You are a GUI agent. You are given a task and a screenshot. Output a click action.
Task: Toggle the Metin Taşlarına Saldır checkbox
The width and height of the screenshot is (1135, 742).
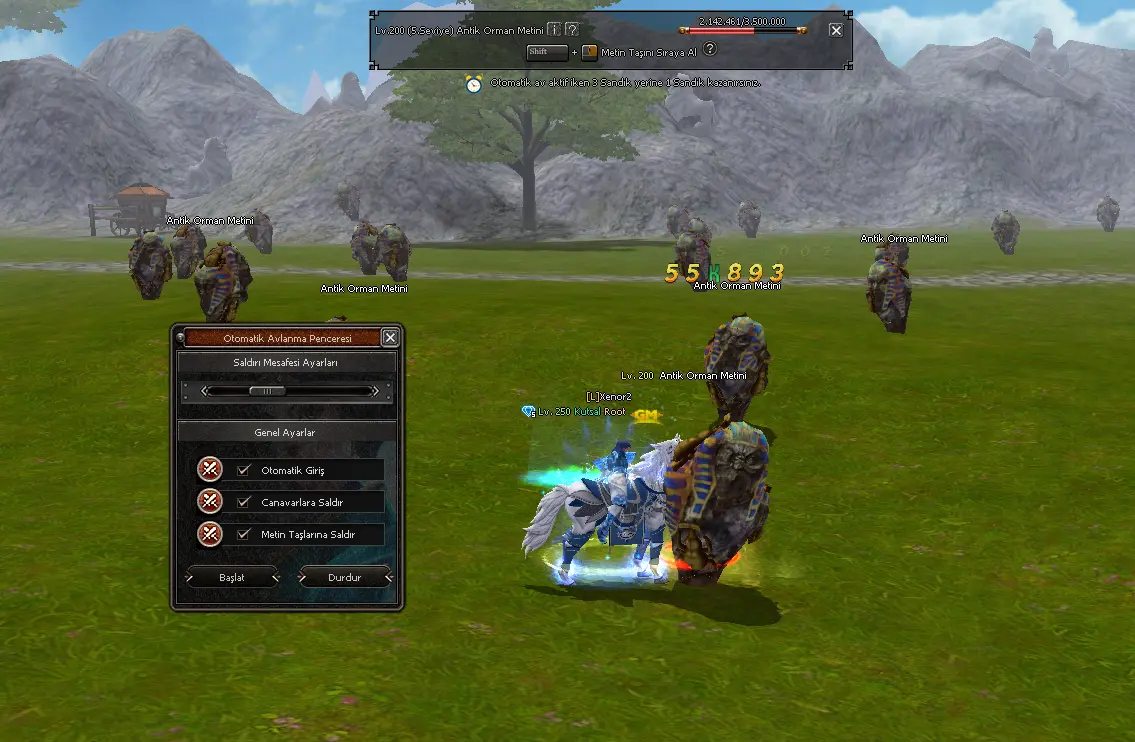click(x=243, y=534)
